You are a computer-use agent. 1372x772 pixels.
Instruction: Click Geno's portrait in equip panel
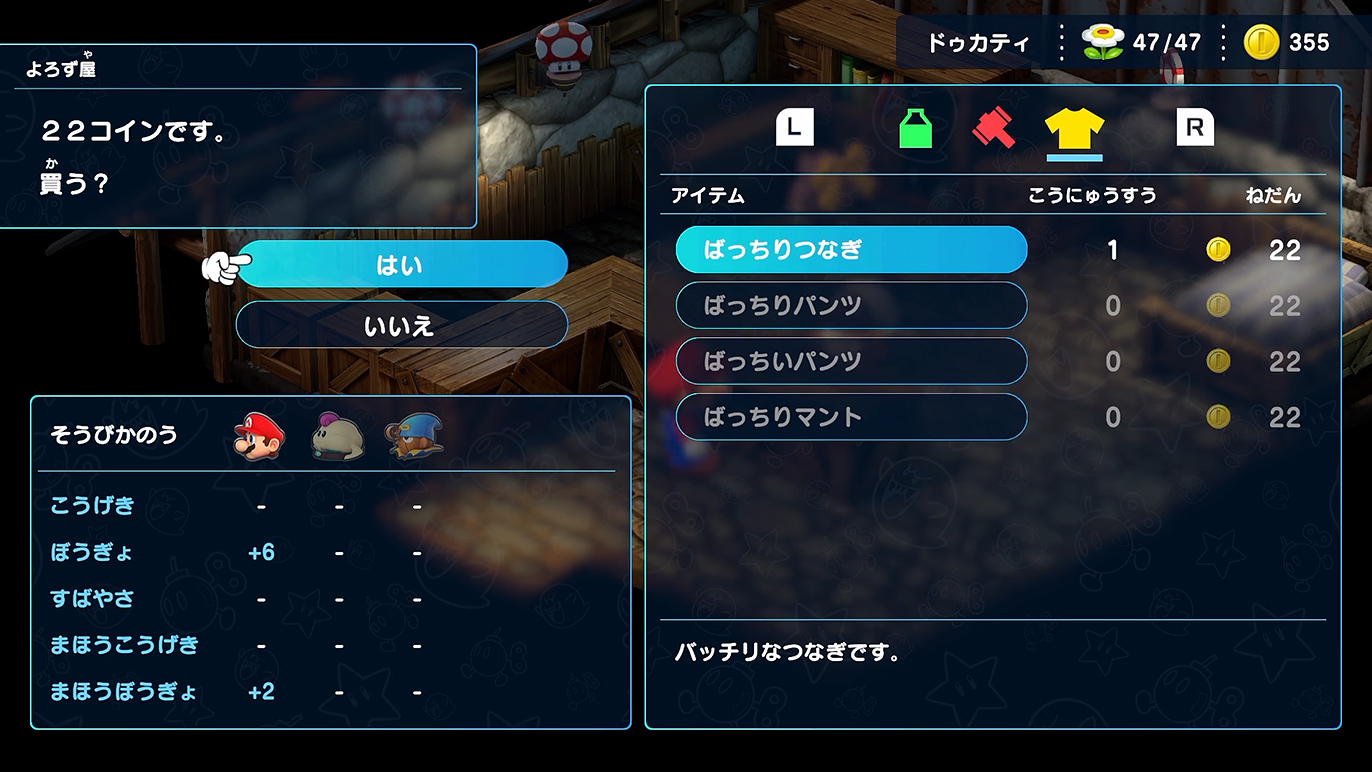pos(416,436)
